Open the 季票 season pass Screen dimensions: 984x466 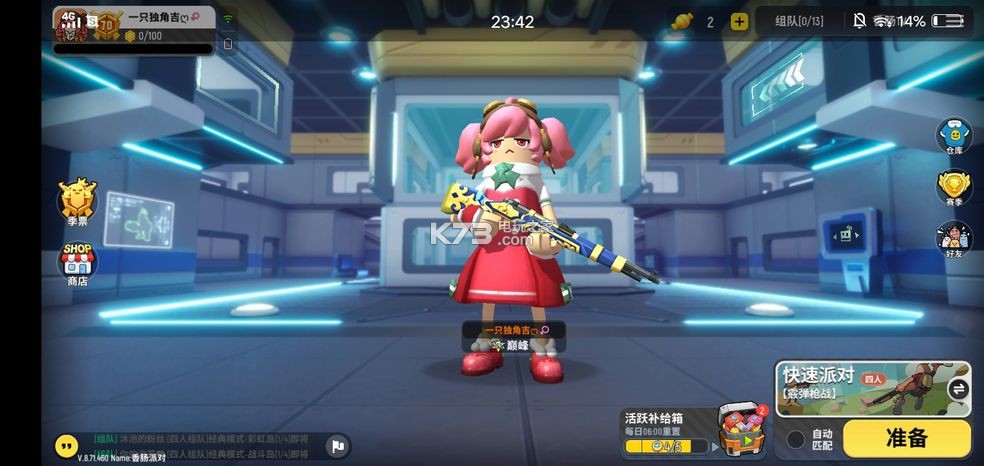(x=77, y=204)
